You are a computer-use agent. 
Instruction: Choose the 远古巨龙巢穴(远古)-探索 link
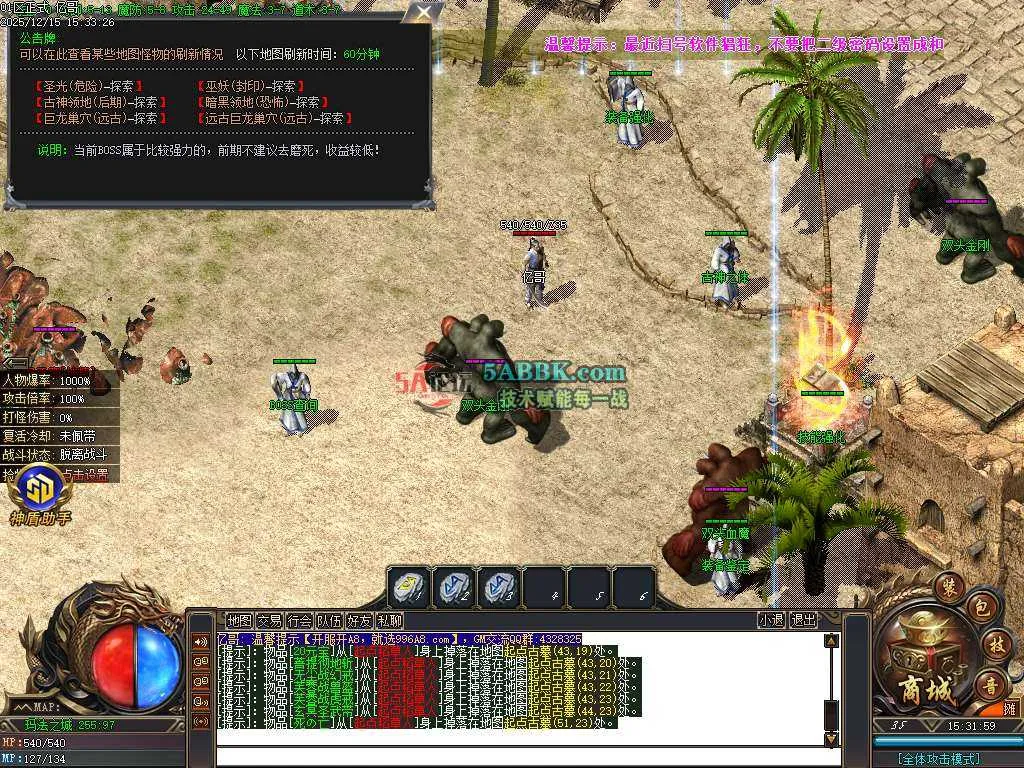[x=274, y=118]
